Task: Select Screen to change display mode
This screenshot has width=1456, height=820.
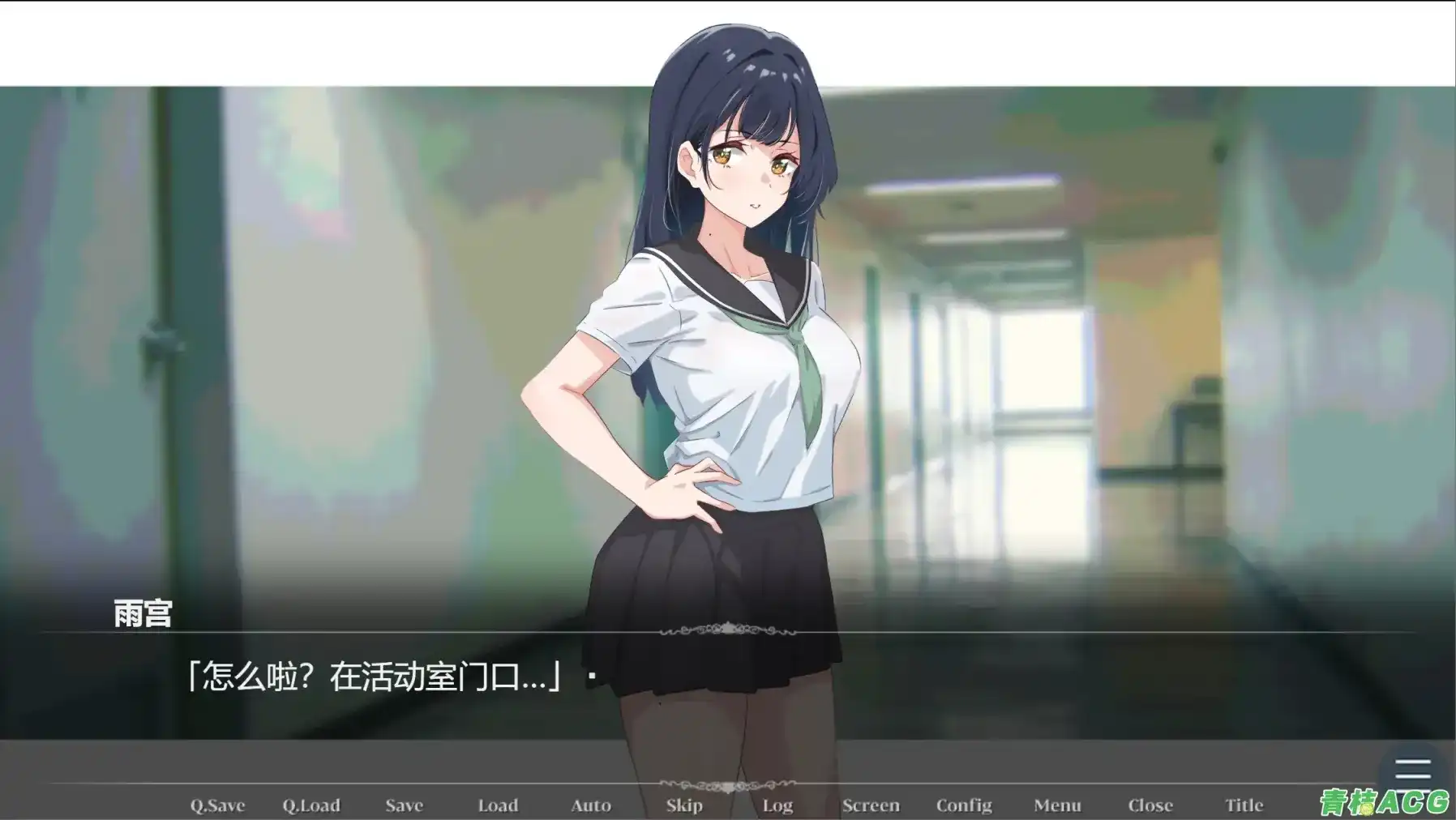Action: click(871, 805)
